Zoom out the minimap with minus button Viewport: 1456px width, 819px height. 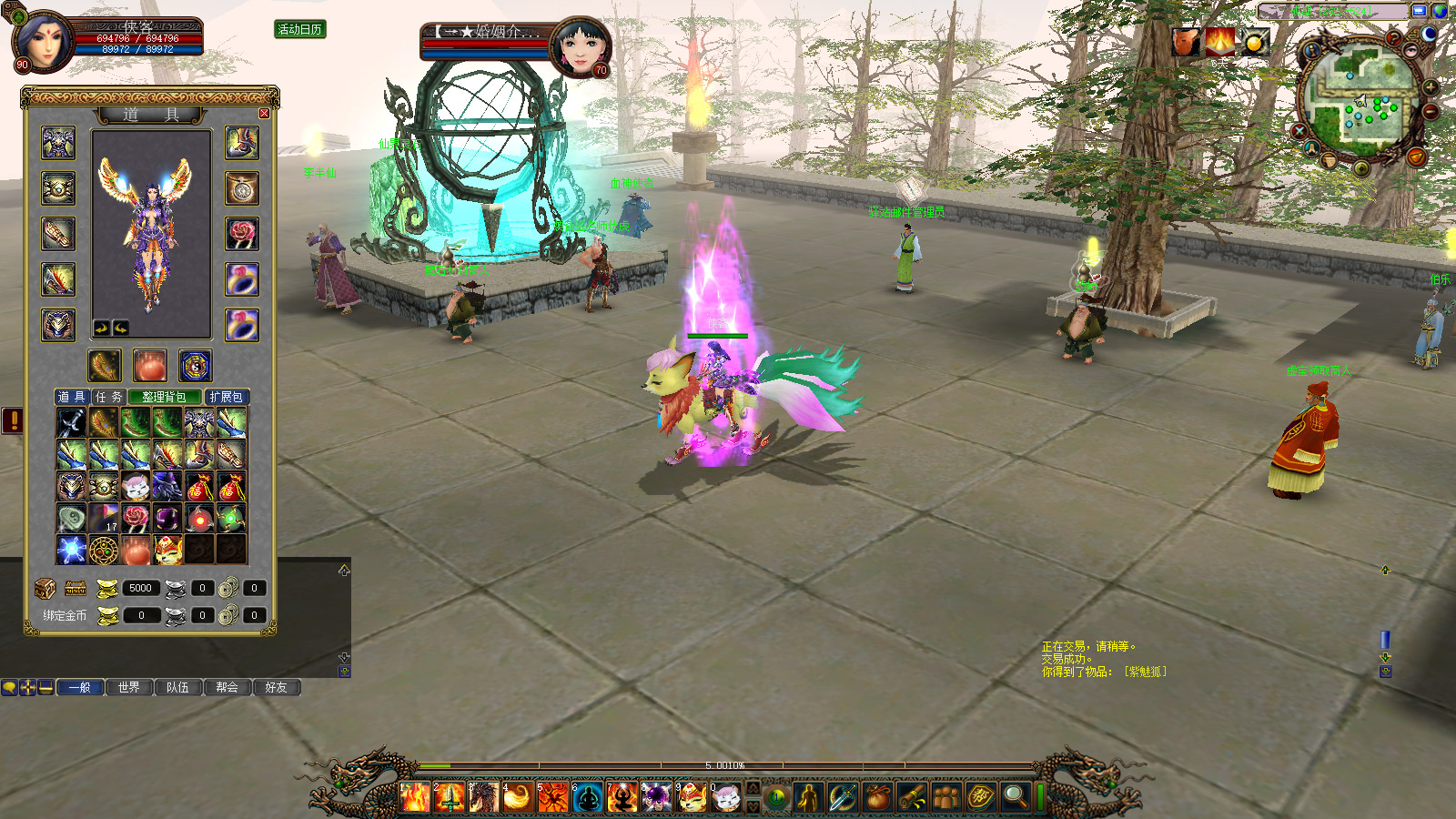point(1431,111)
